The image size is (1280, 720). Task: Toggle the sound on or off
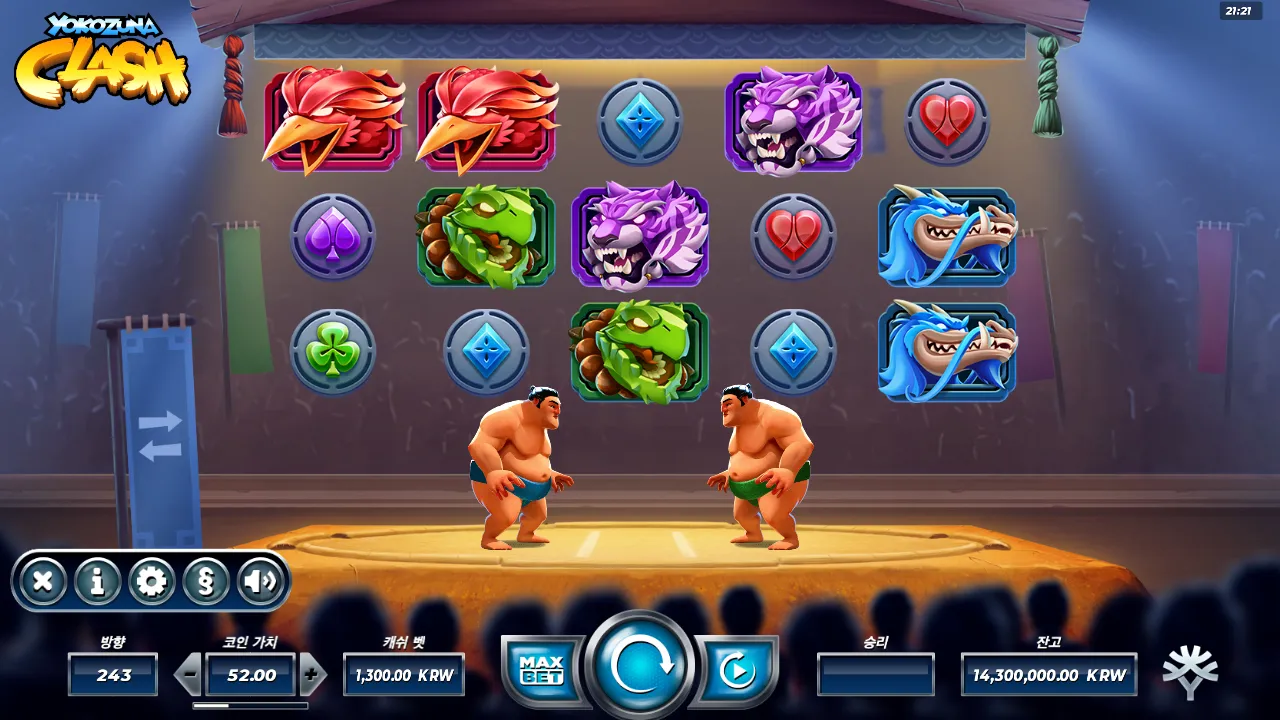tap(260, 580)
